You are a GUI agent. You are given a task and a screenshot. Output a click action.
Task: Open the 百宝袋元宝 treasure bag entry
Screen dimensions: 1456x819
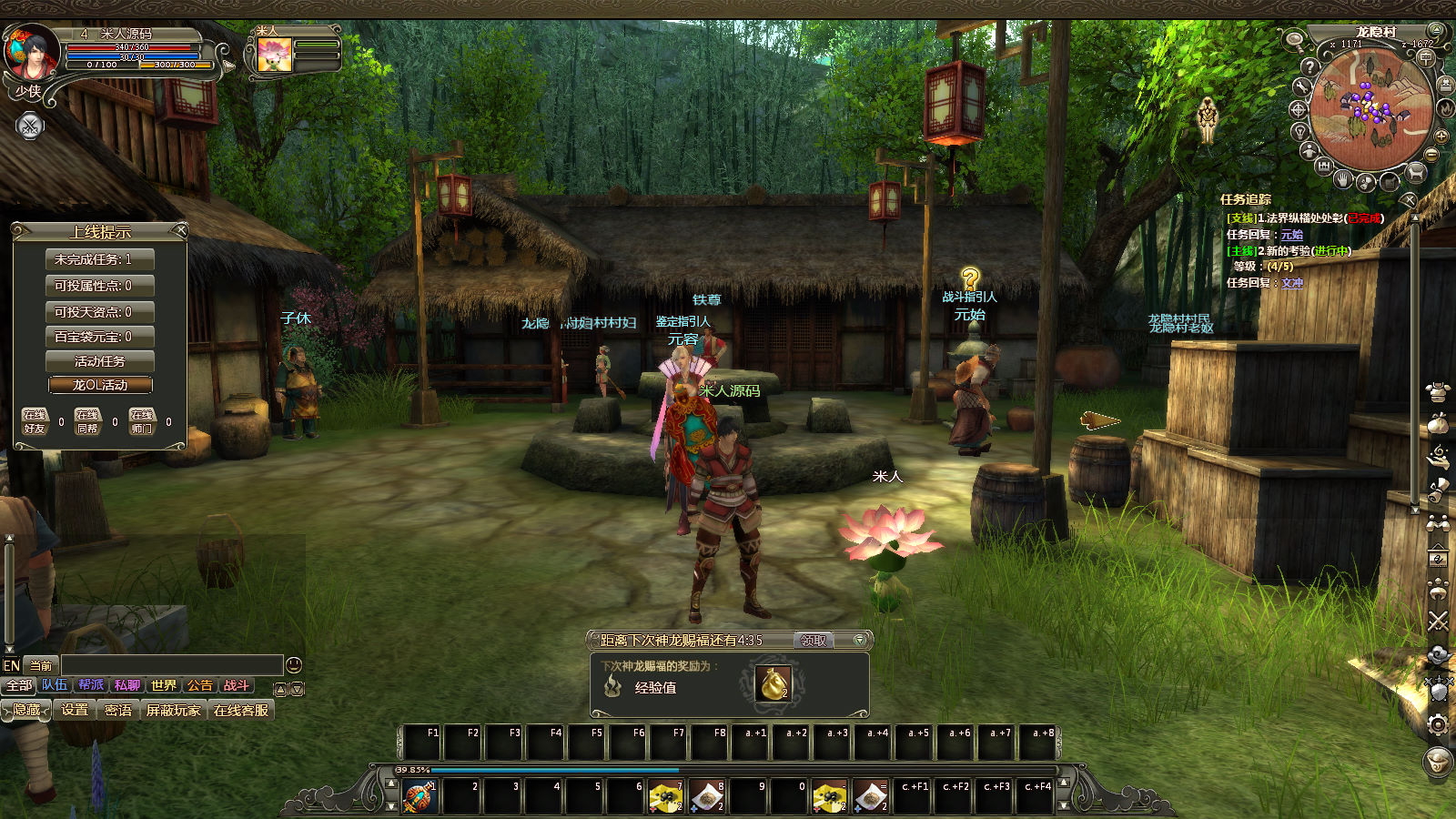click(100, 337)
